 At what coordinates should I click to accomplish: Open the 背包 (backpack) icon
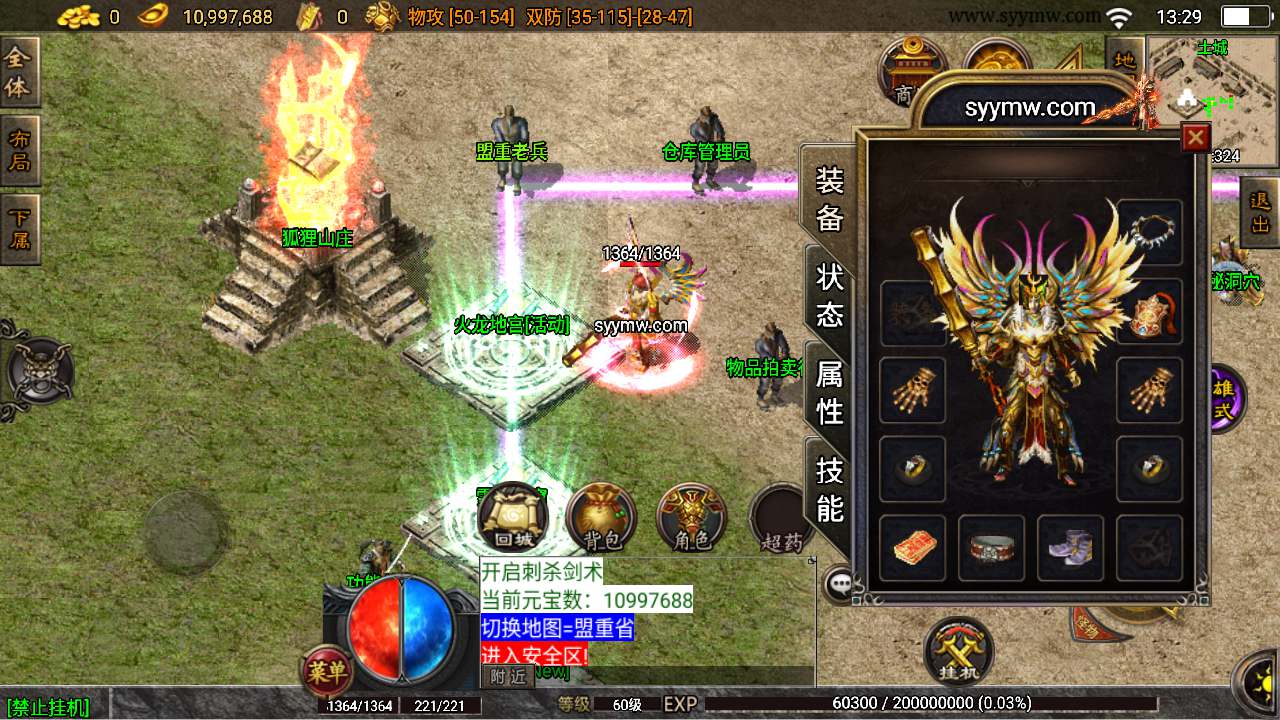(x=601, y=518)
